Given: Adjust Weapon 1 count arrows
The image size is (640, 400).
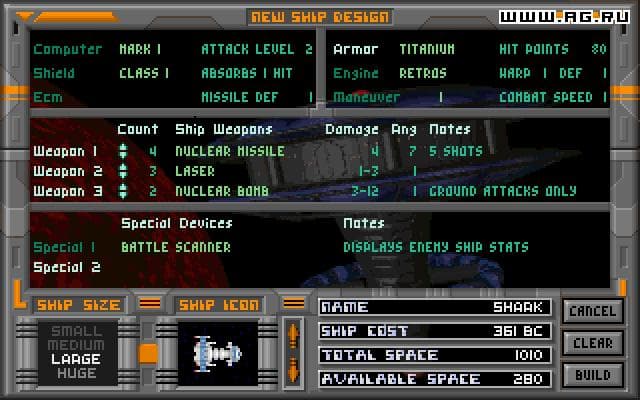Looking at the screenshot, I should (123, 151).
